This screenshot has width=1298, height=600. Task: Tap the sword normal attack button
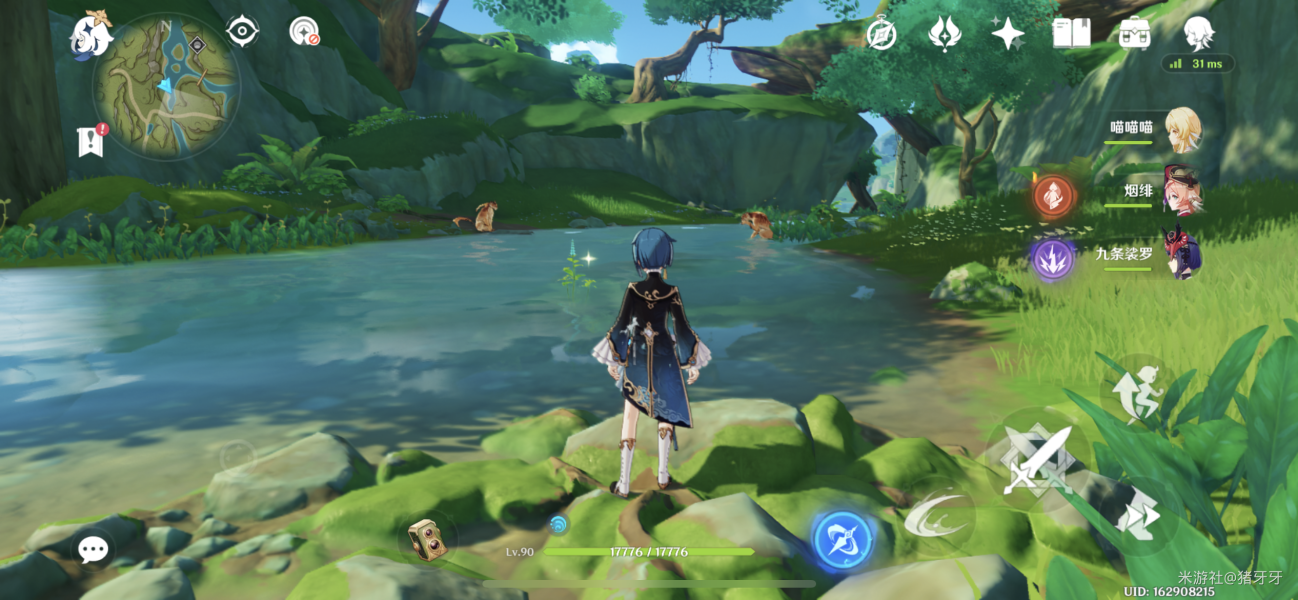[x=1038, y=461]
